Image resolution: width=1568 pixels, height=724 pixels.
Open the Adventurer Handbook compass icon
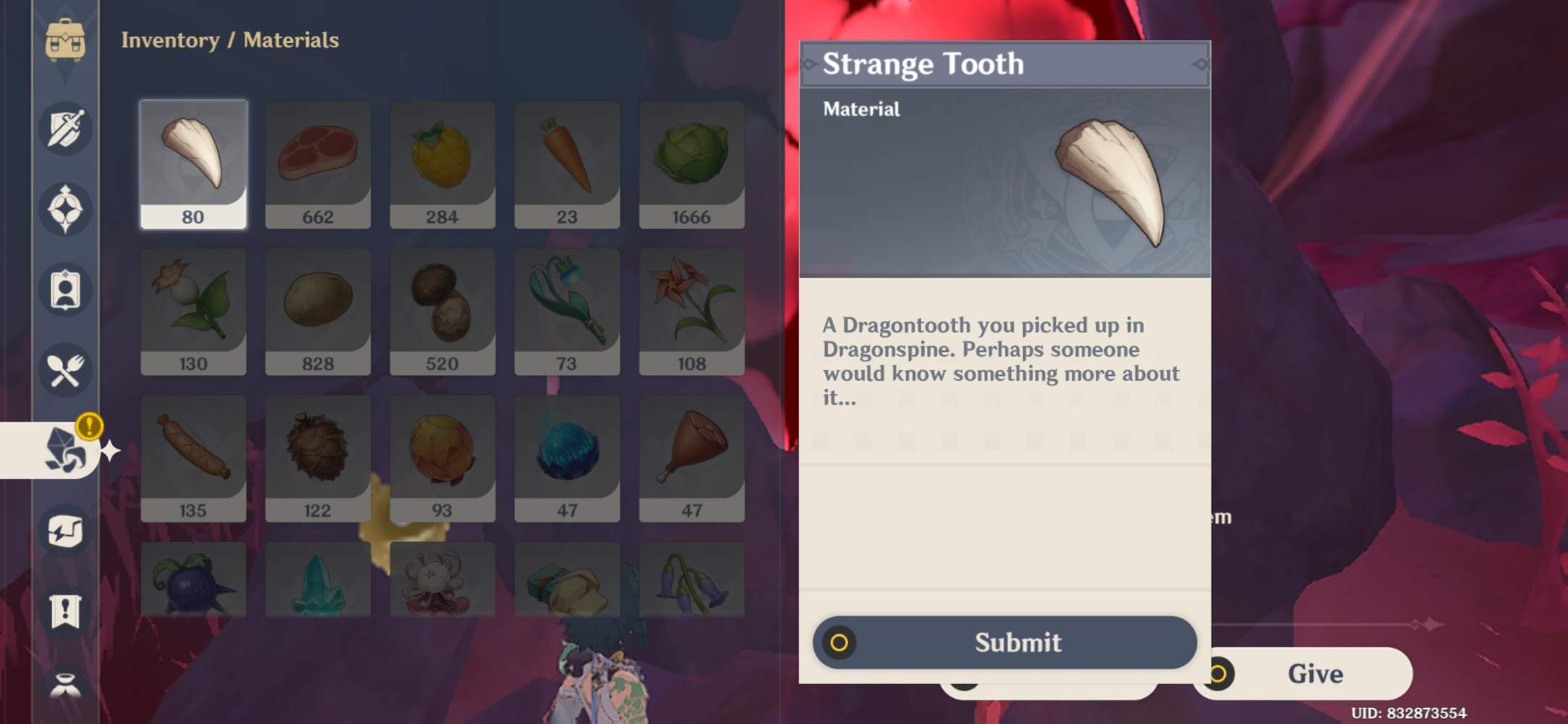tap(66, 209)
